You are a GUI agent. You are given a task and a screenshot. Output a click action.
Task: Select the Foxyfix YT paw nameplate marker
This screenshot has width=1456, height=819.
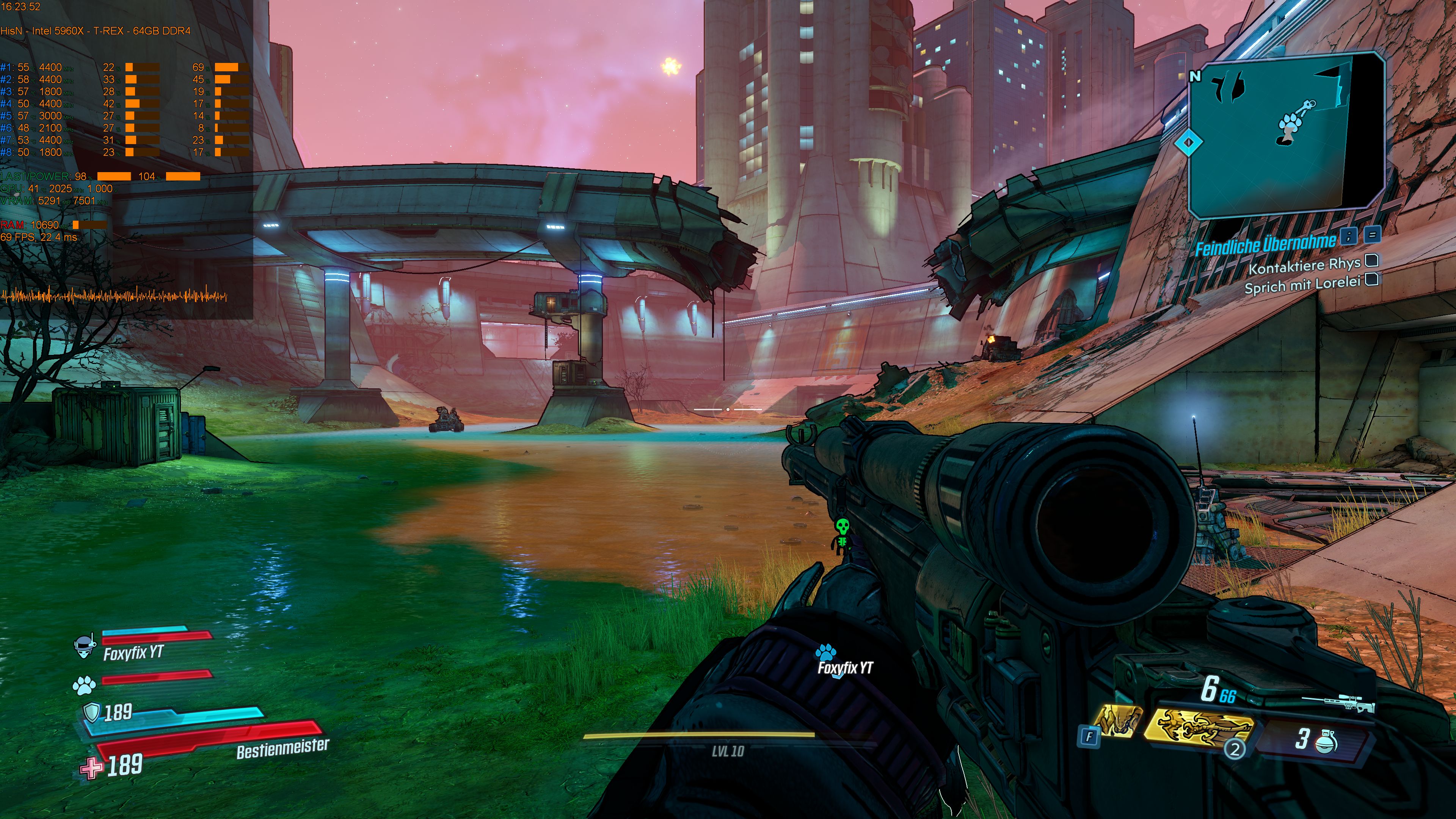pos(826,653)
